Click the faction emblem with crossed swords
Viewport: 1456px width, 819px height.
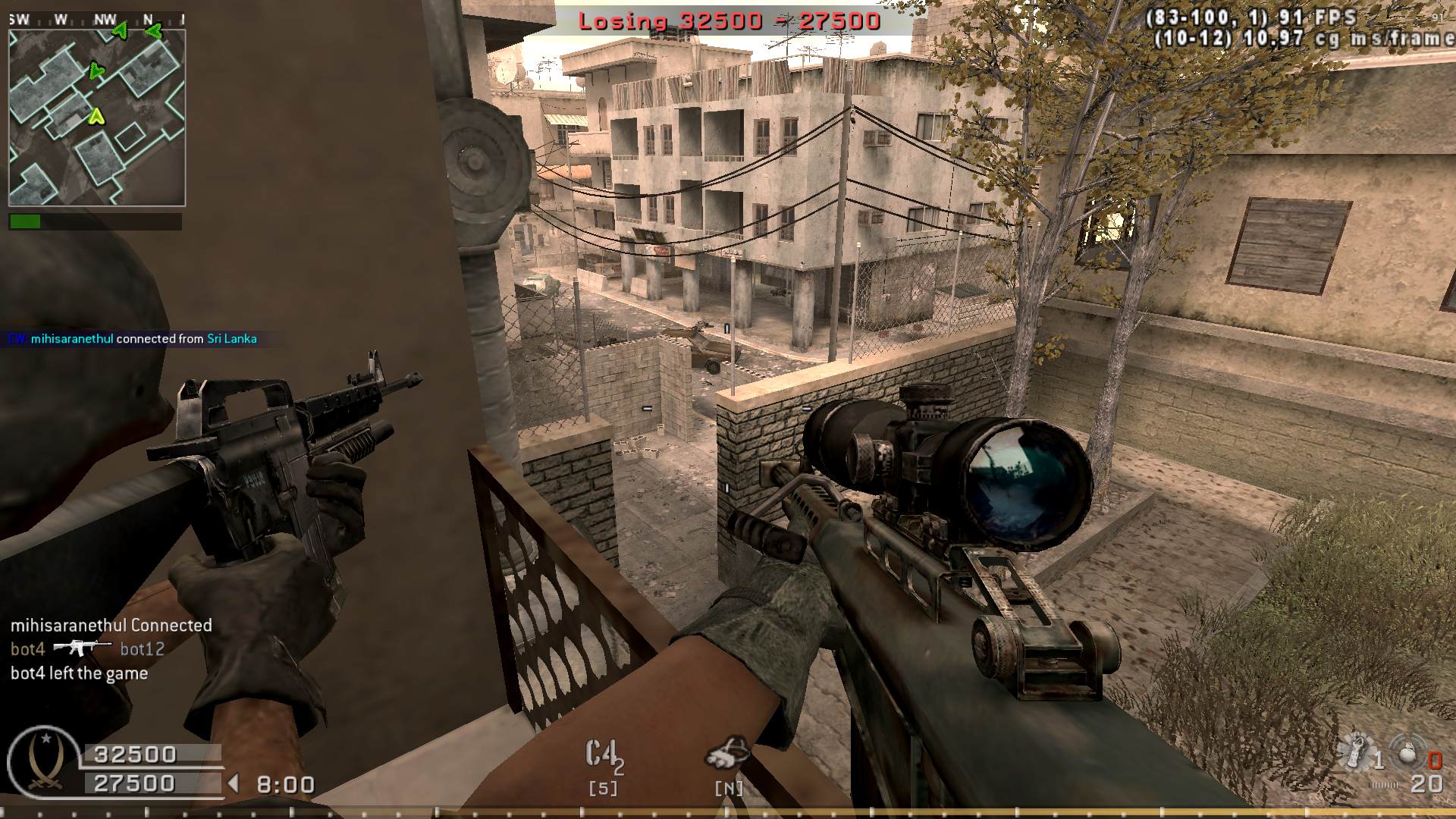point(43,761)
